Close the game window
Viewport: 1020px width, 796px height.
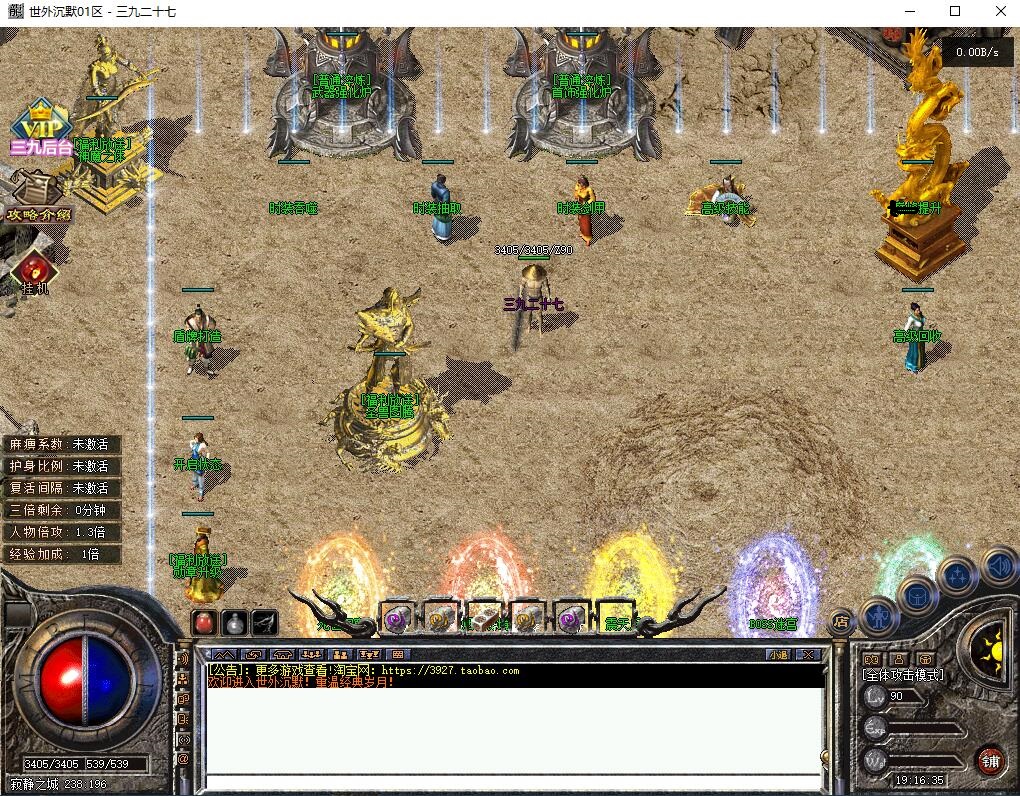click(x=1000, y=12)
